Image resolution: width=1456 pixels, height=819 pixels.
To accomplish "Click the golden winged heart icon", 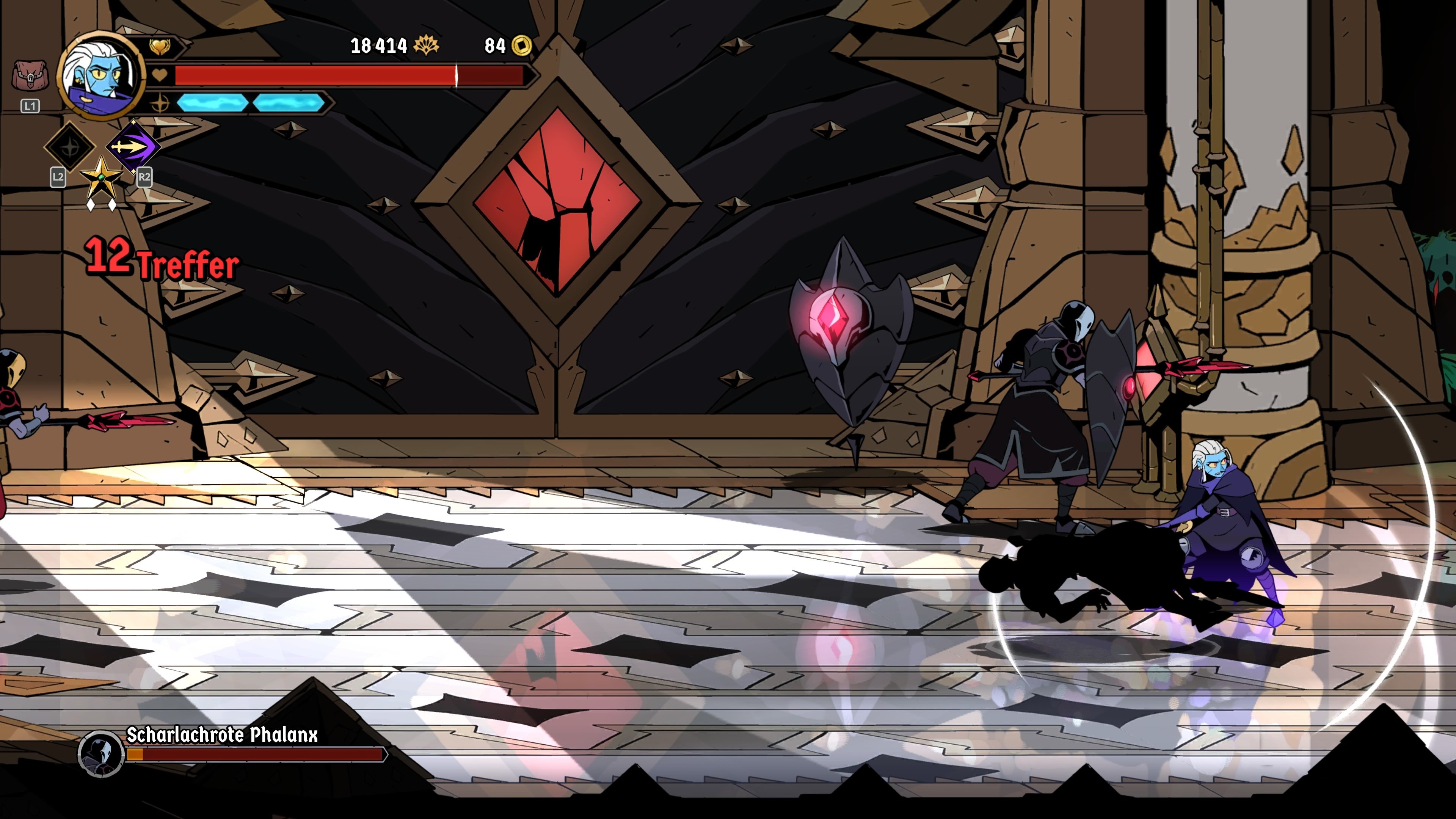I will (159, 46).
